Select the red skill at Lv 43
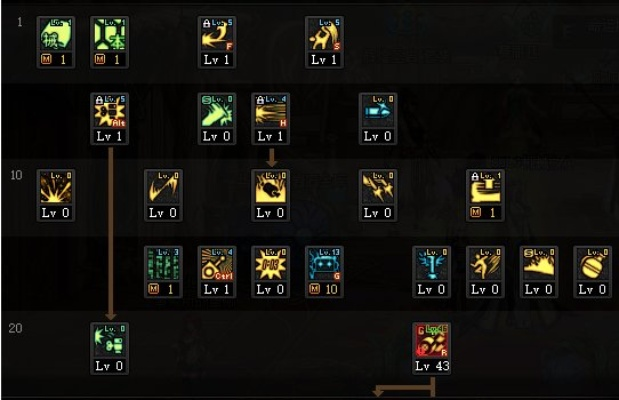The width and height of the screenshot is (619, 400). 431,342
